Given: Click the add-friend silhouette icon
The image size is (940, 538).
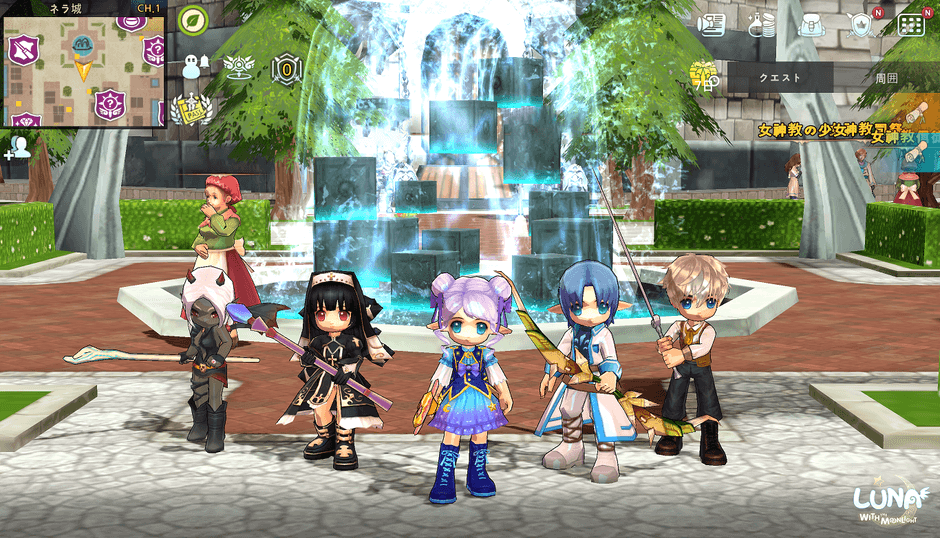Looking at the screenshot, I should 17,148.
